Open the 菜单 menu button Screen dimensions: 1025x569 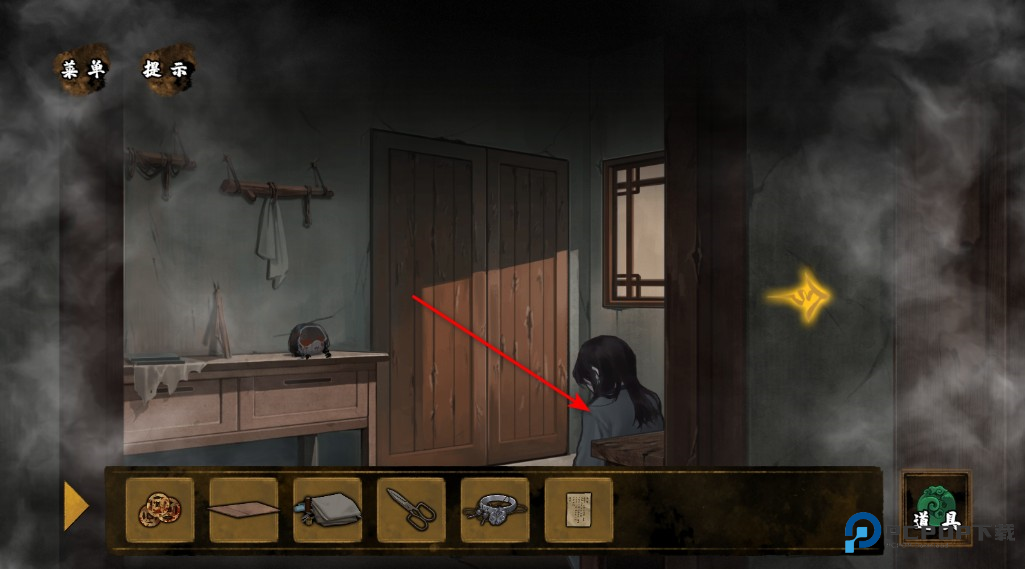tap(81, 70)
